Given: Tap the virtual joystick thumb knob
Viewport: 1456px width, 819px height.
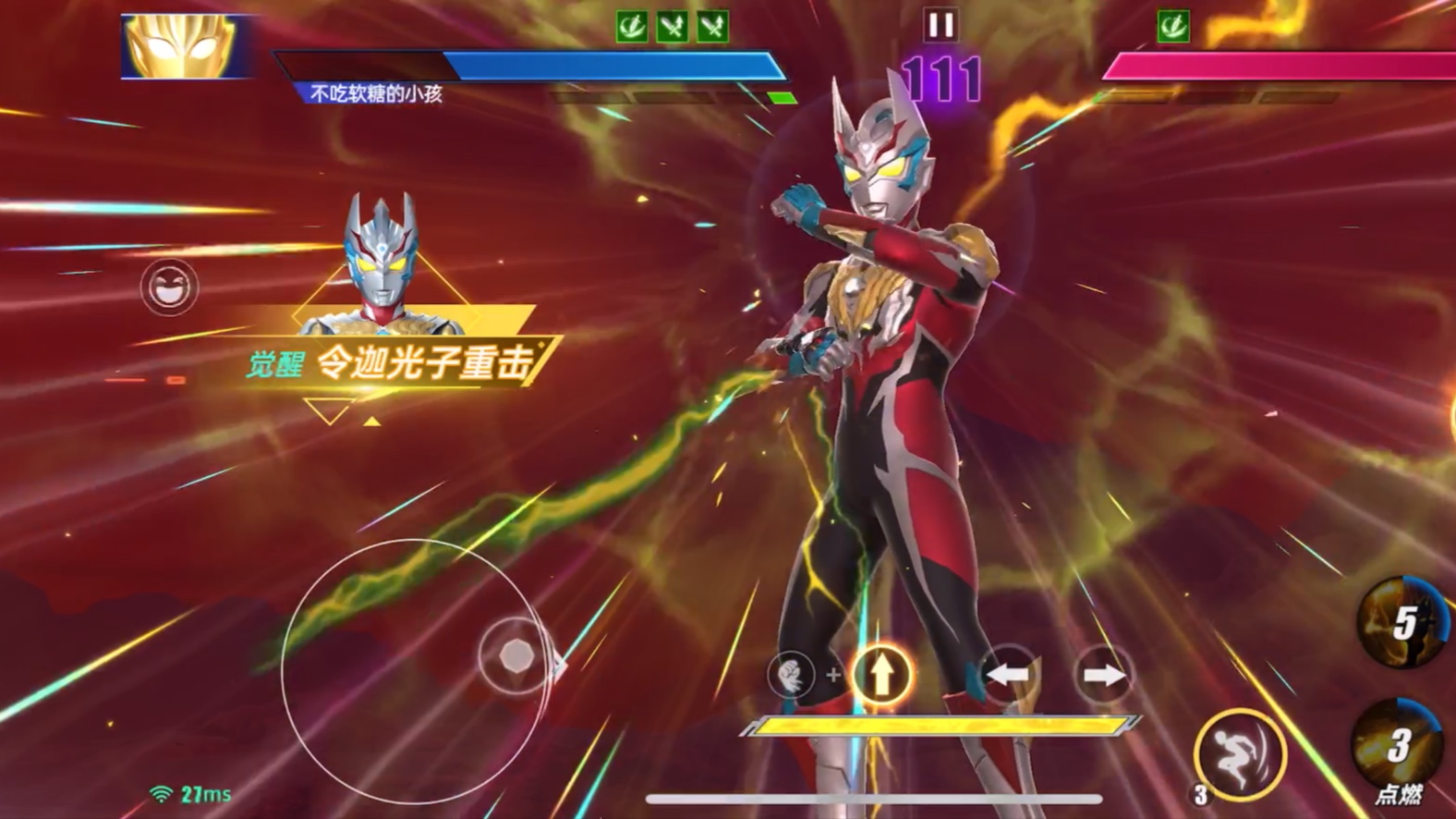Looking at the screenshot, I should click(515, 655).
